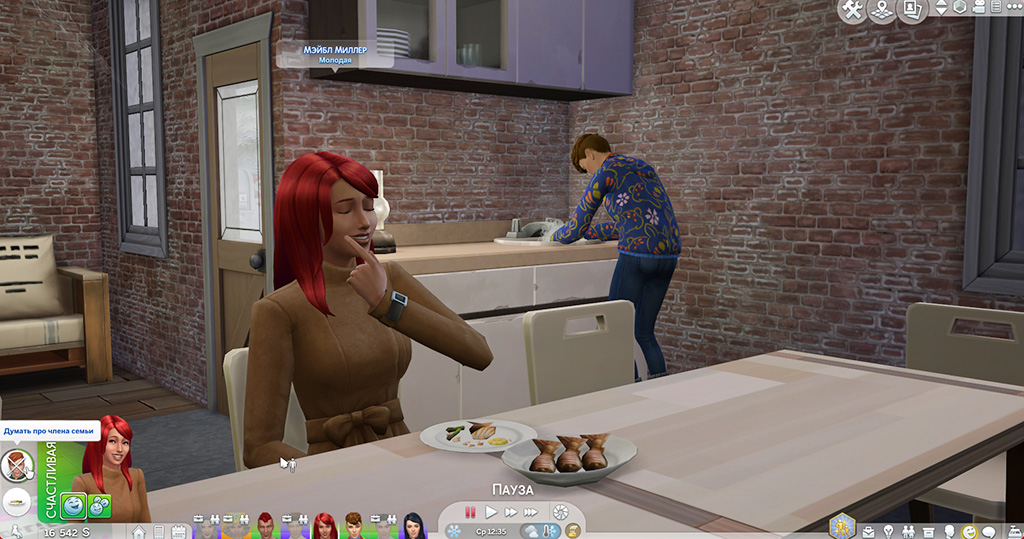Open the Manage Worlds map icon
Screen dimensions: 1024x539
pyautogui.click(x=883, y=10)
